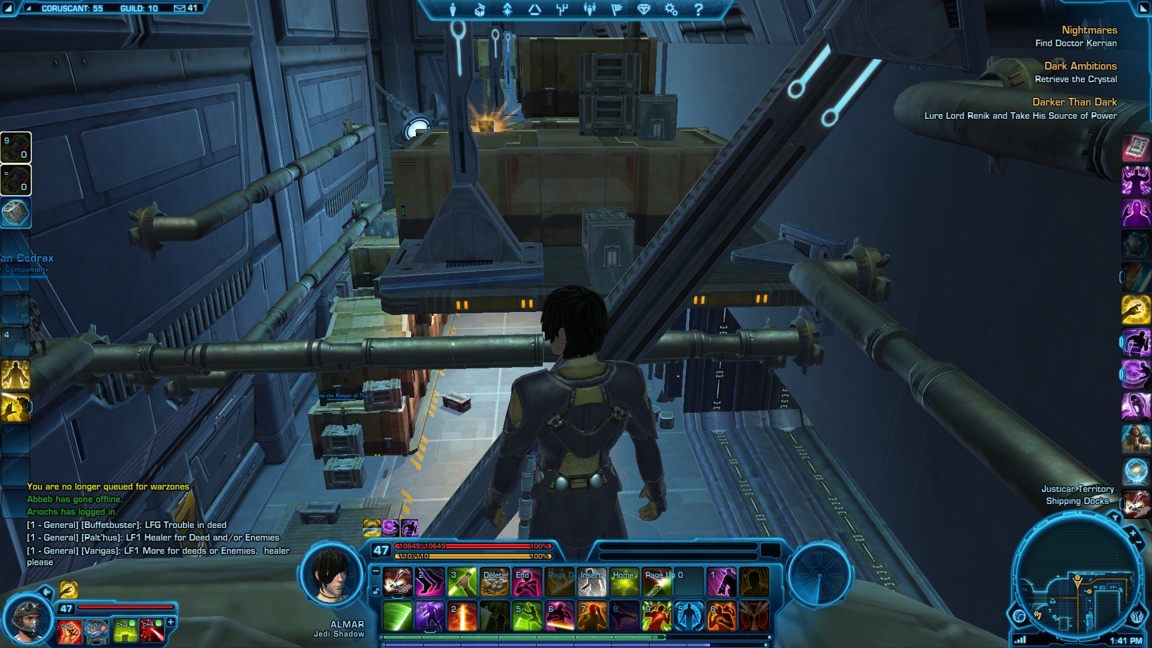Activate the ability bound to Delete
The width and height of the screenshot is (1152, 648).
494,582
